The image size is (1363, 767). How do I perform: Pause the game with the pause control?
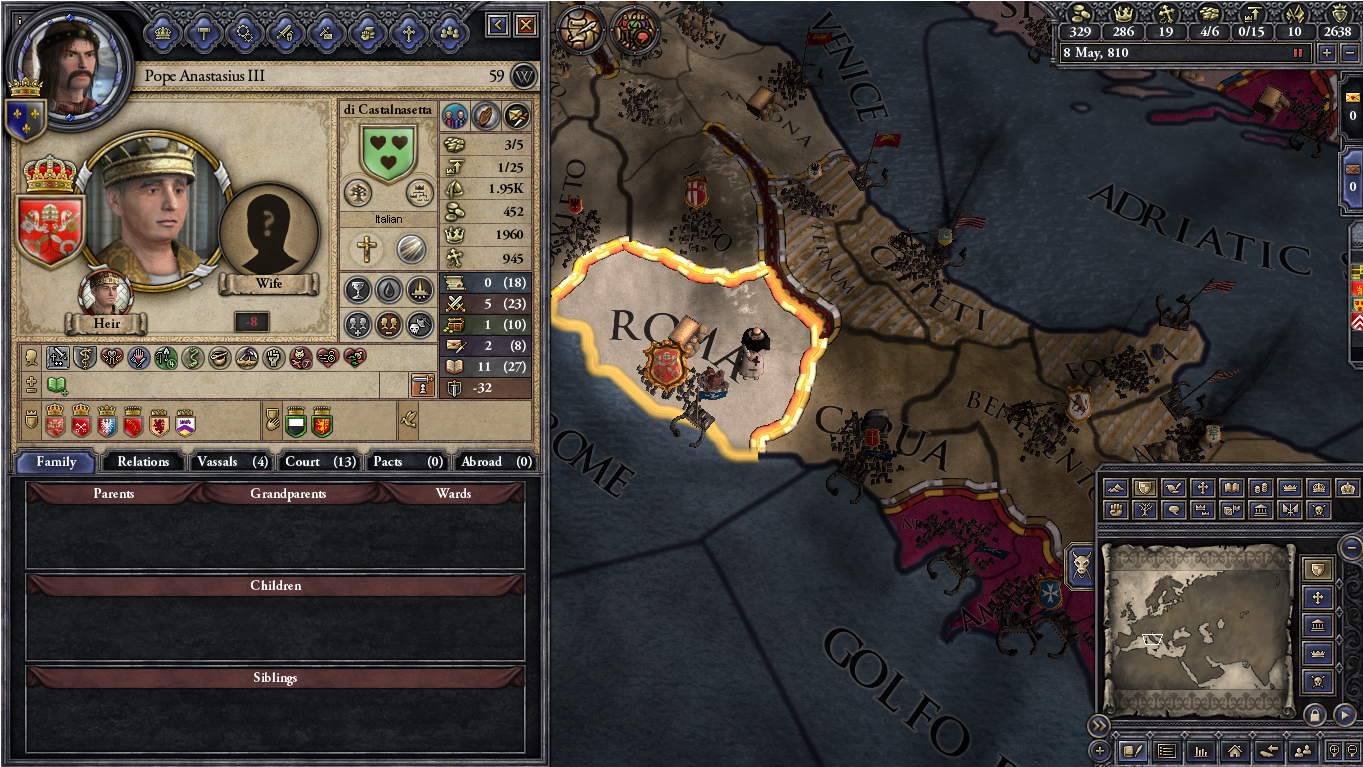pos(1298,52)
